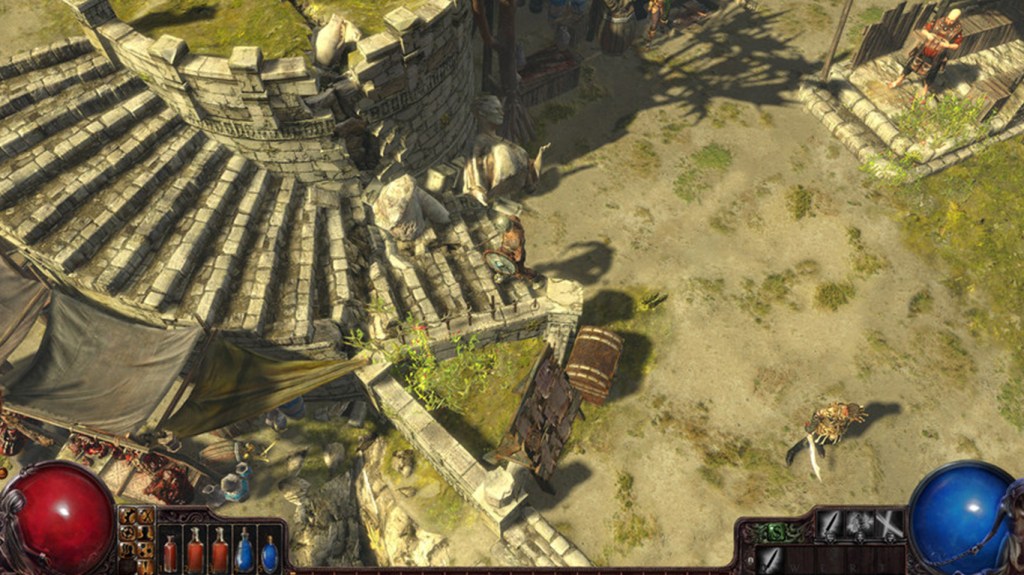This screenshot has height=575, width=1024.
Task: Use the small red life flask
Action: click(170, 553)
